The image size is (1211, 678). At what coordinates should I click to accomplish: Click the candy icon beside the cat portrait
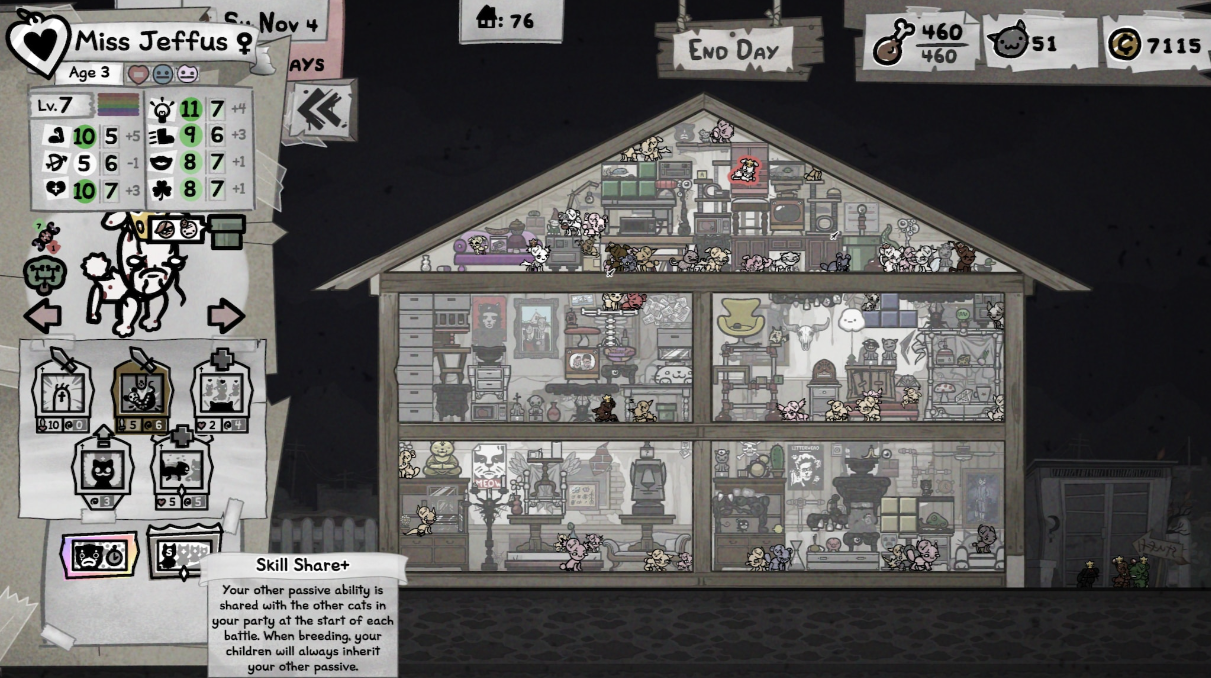click(44, 236)
